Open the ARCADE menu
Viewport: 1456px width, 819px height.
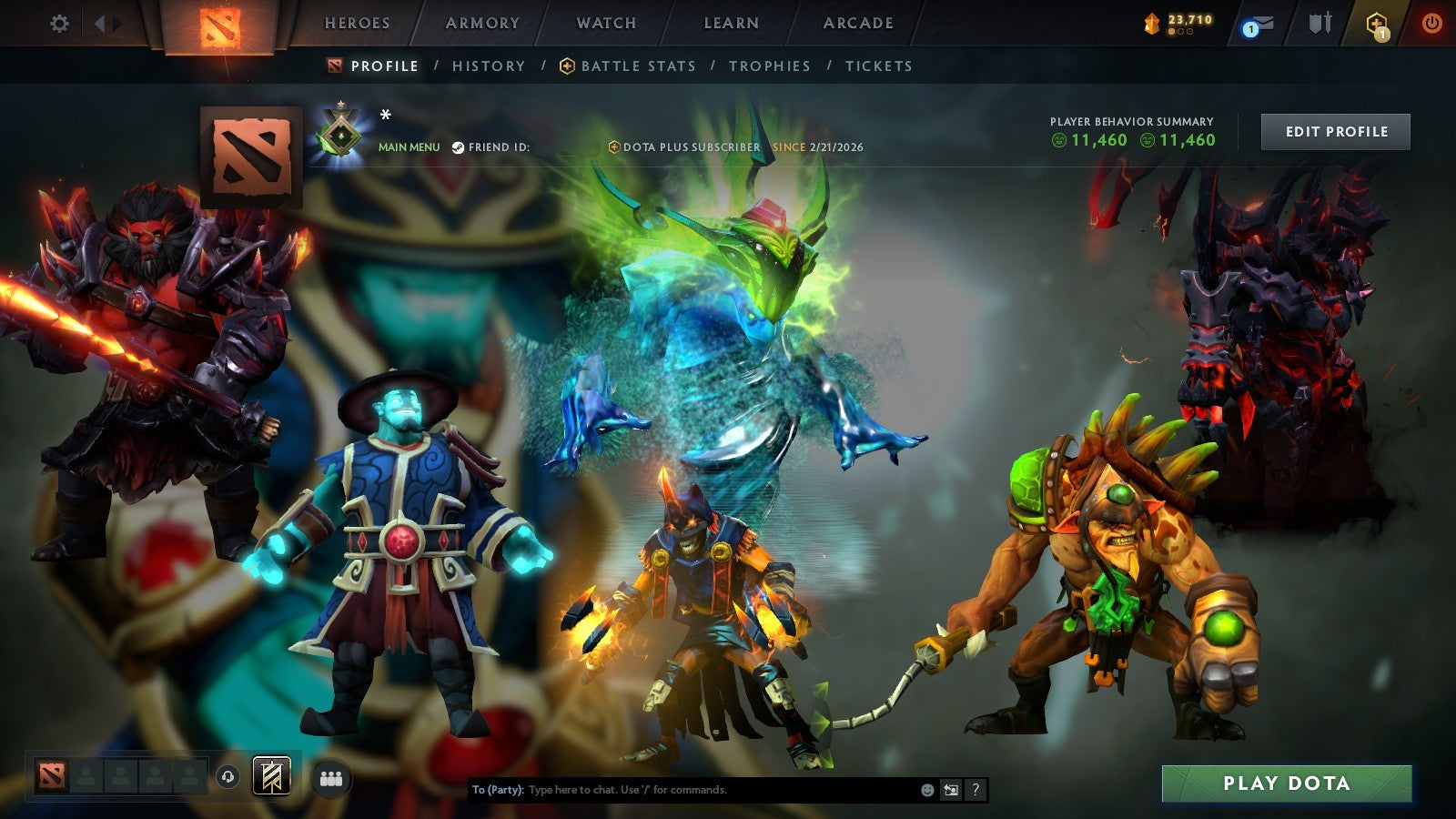(x=857, y=23)
